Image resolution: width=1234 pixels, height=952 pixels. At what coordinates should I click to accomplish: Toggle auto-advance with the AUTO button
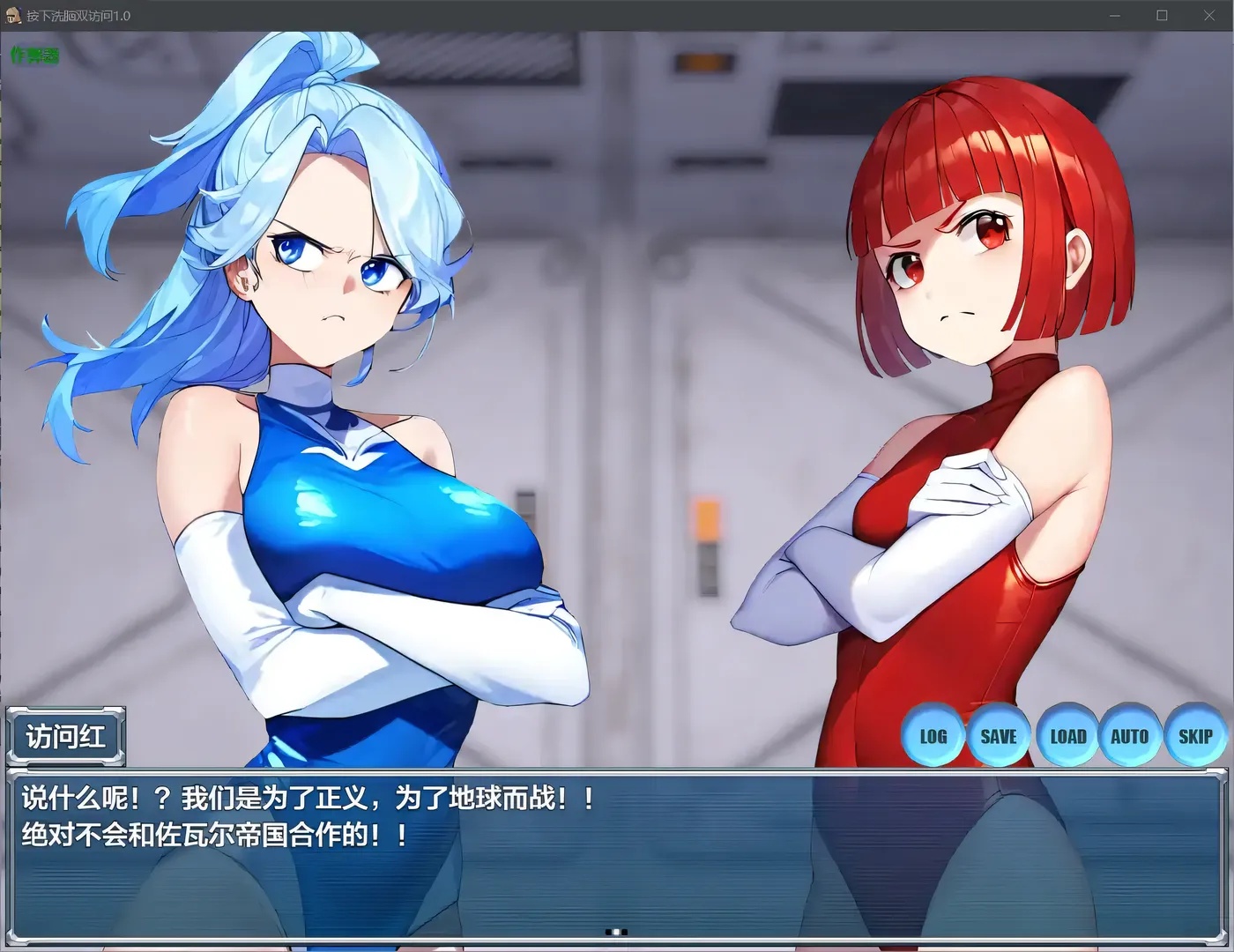(x=1130, y=735)
